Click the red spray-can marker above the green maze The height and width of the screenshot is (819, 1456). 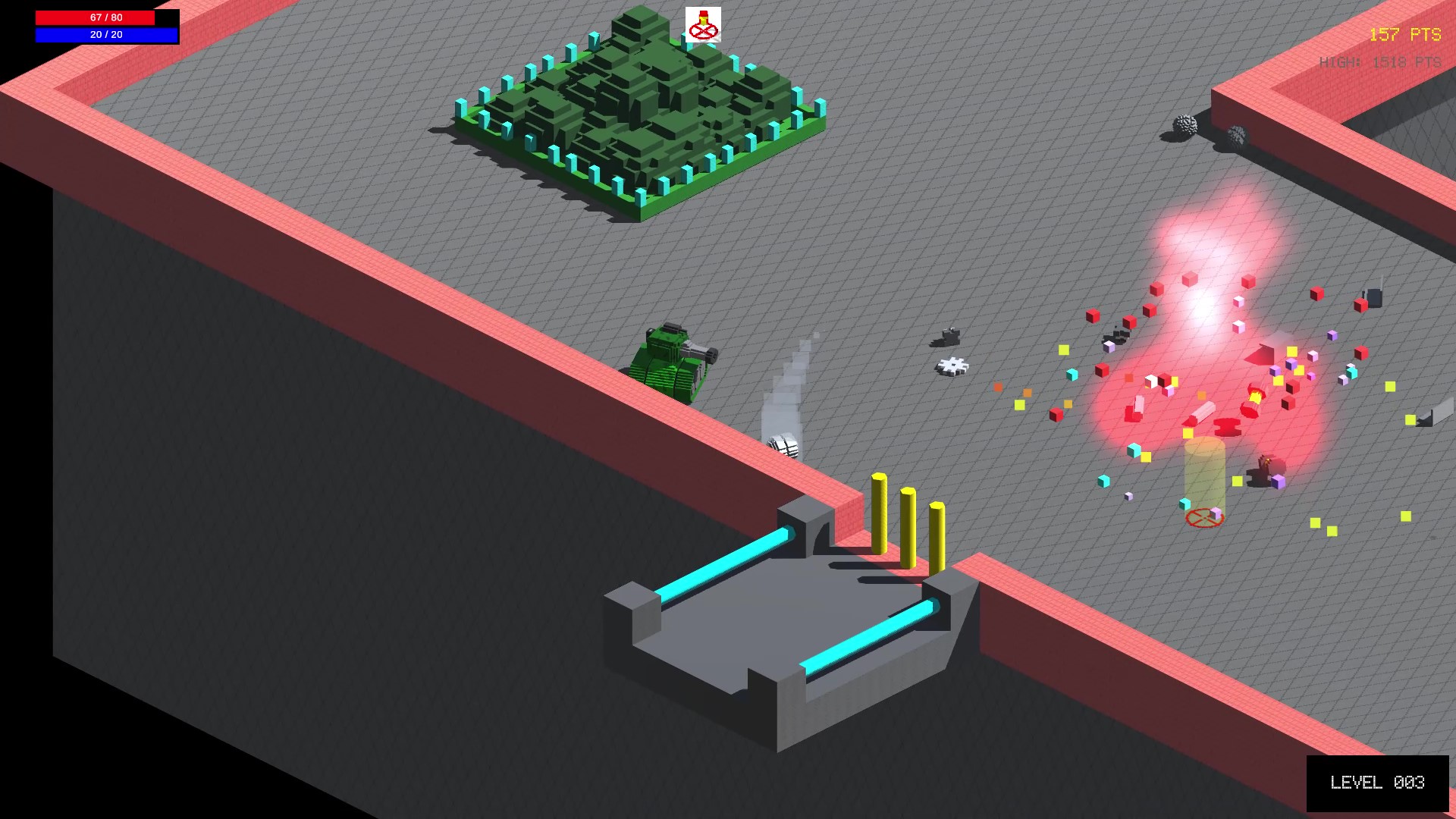pyautogui.click(x=702, y=23)
